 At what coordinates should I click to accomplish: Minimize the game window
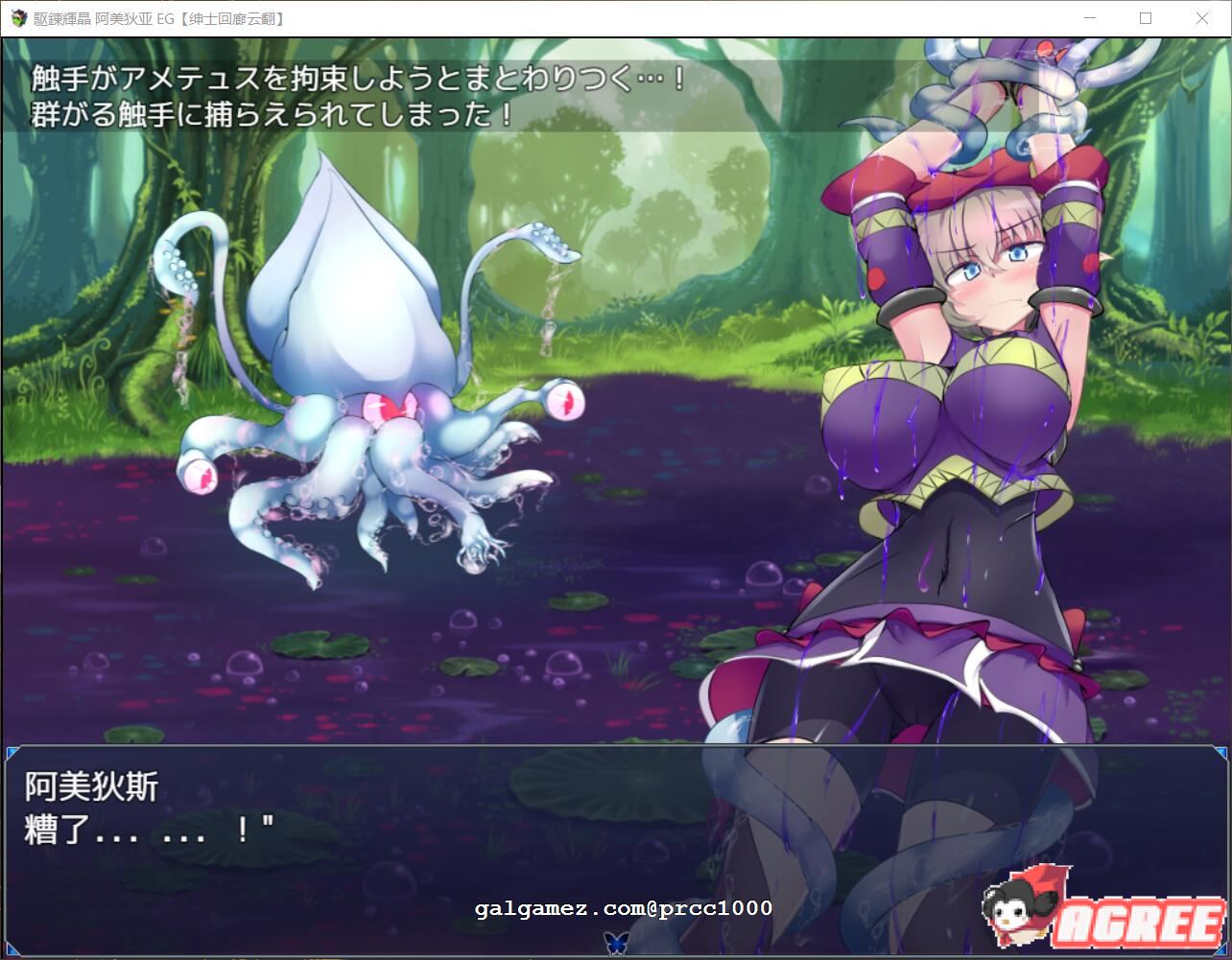pos(1088,18)
